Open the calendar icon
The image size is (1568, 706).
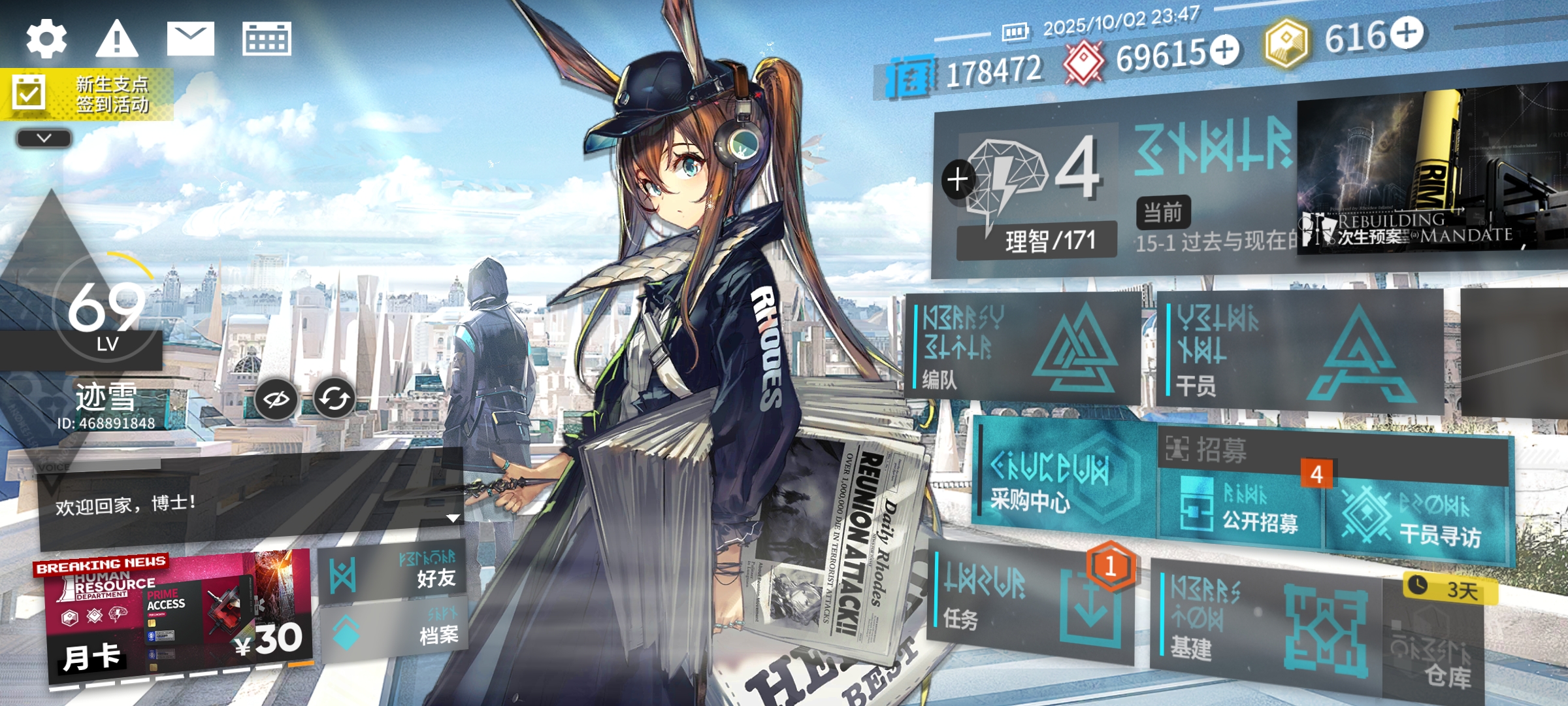click(267, 39)
